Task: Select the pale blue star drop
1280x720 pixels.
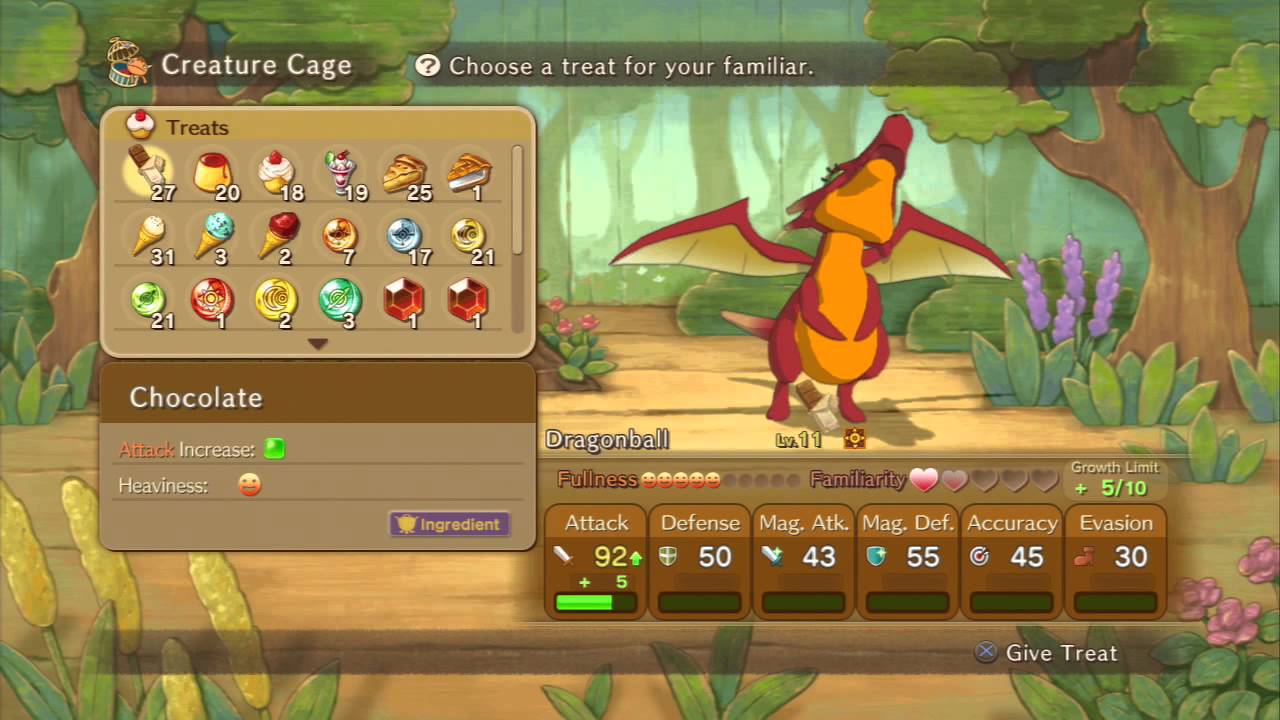Action: pyautogui.click(x=404, y=237)
